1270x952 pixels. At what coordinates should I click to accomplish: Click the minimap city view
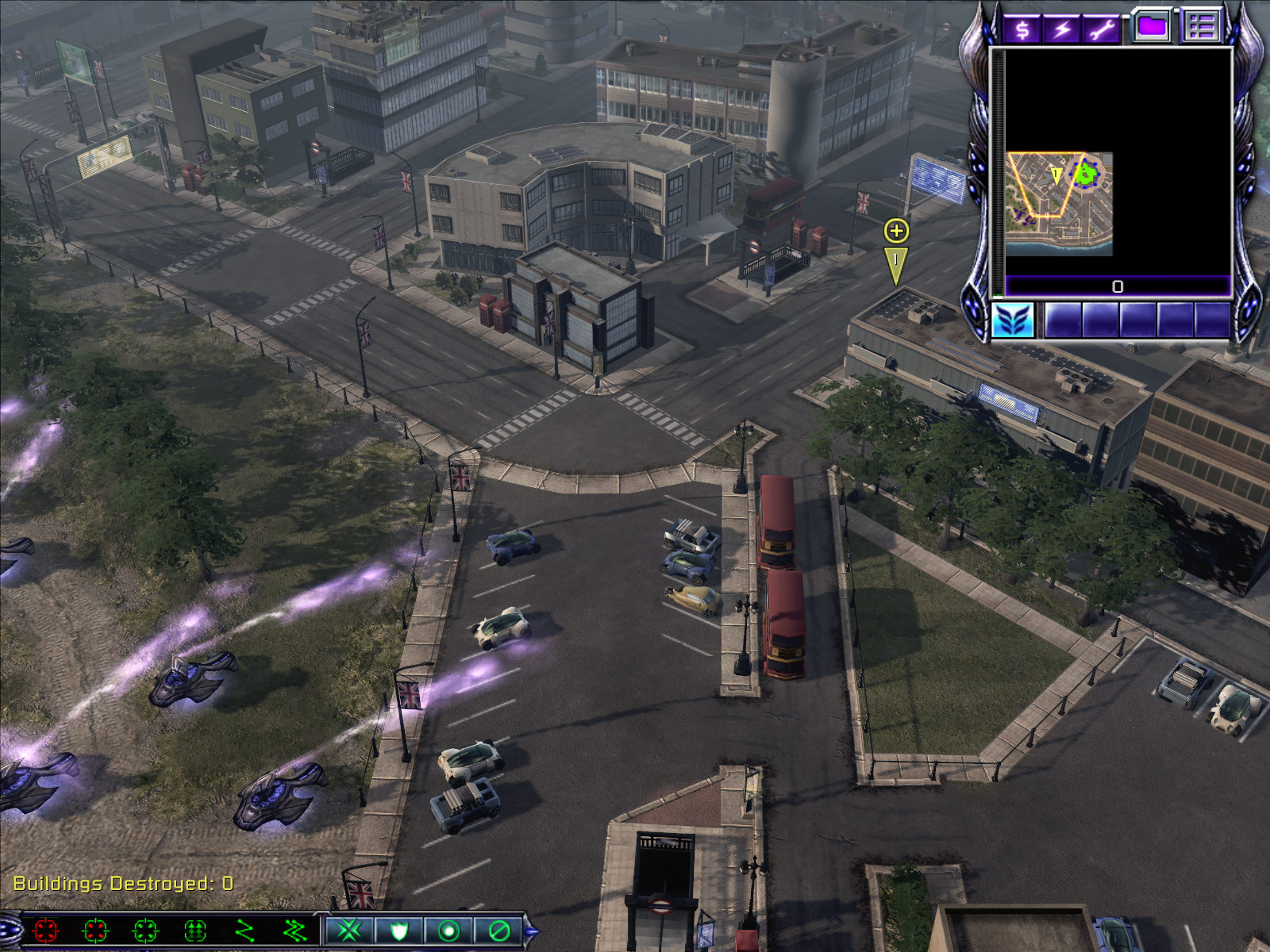click(x=1059, y=204)
